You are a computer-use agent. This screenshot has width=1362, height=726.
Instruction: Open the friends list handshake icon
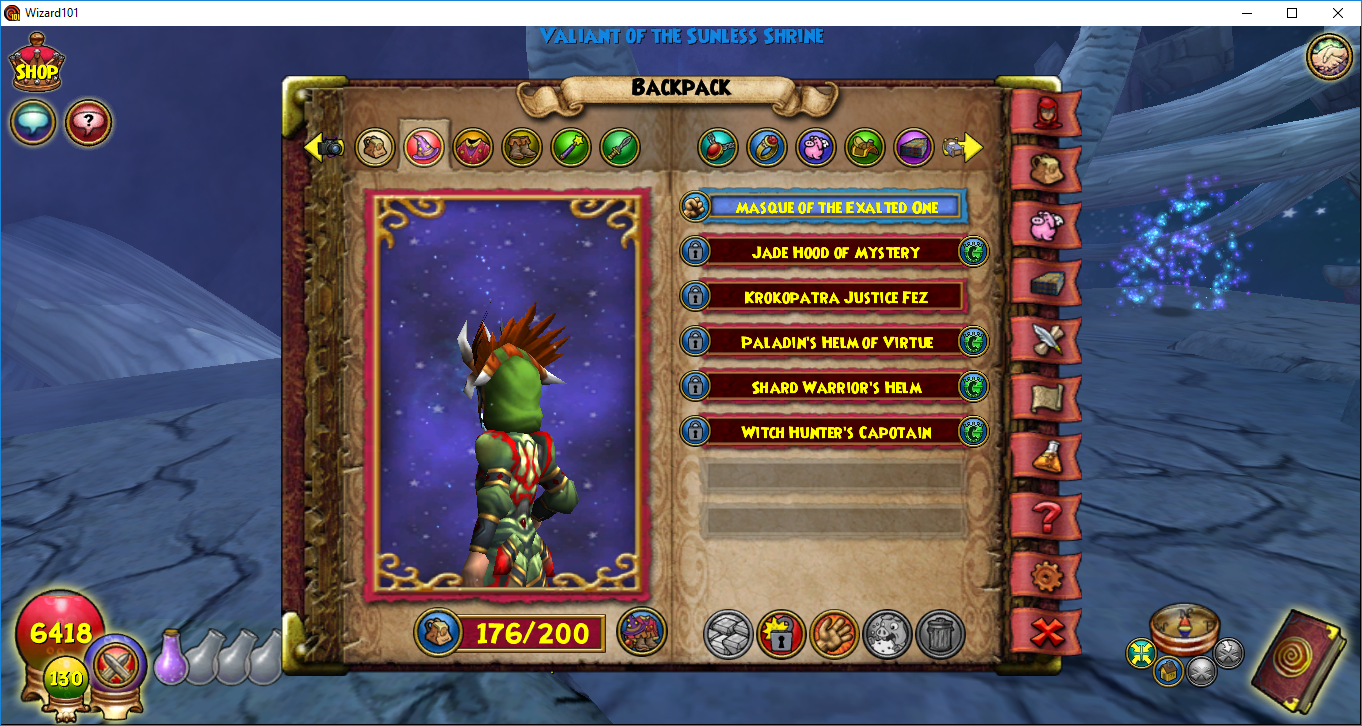tap(1328, 55)
